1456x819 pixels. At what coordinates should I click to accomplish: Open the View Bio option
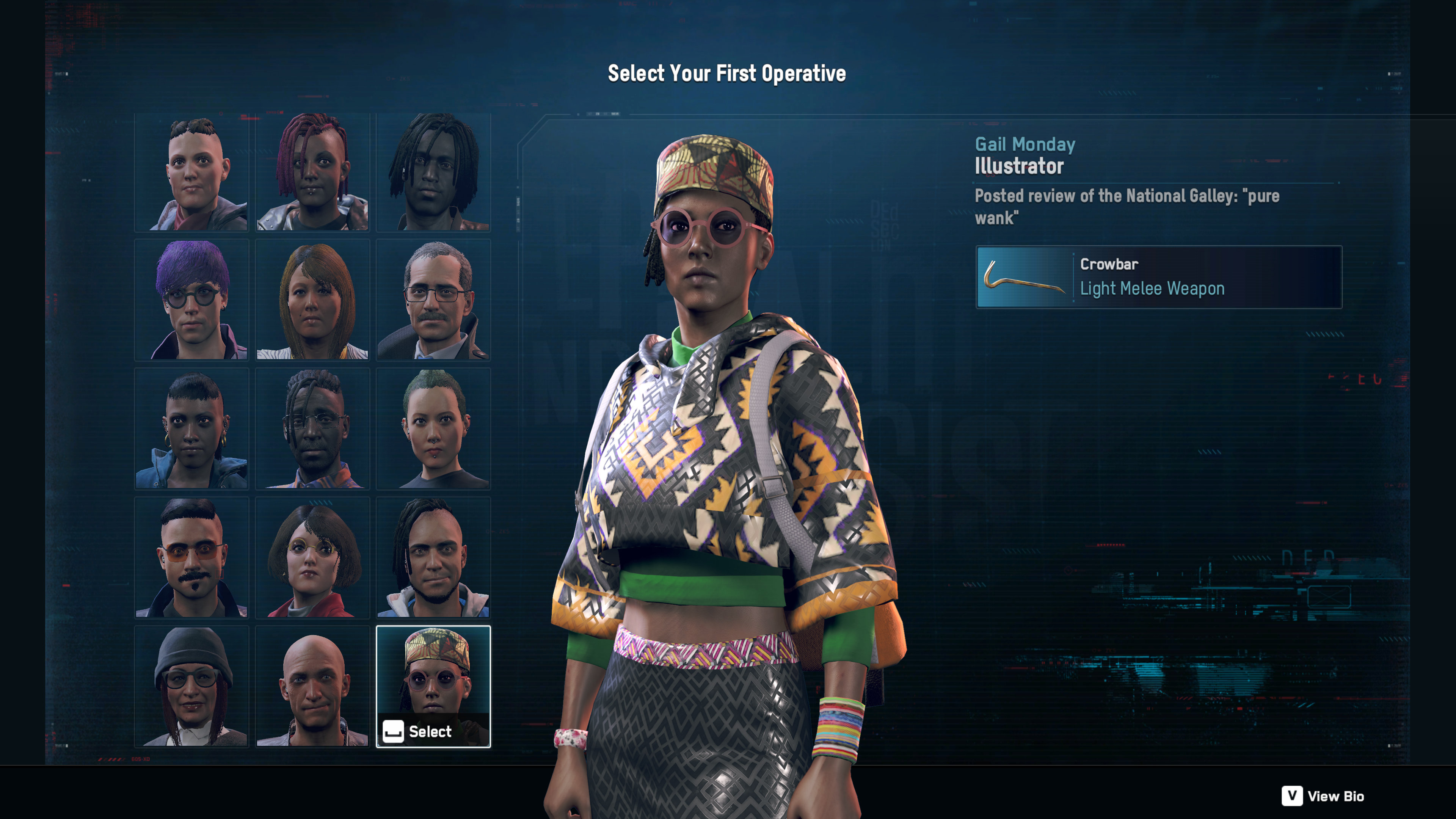(x=1323, y=796)
